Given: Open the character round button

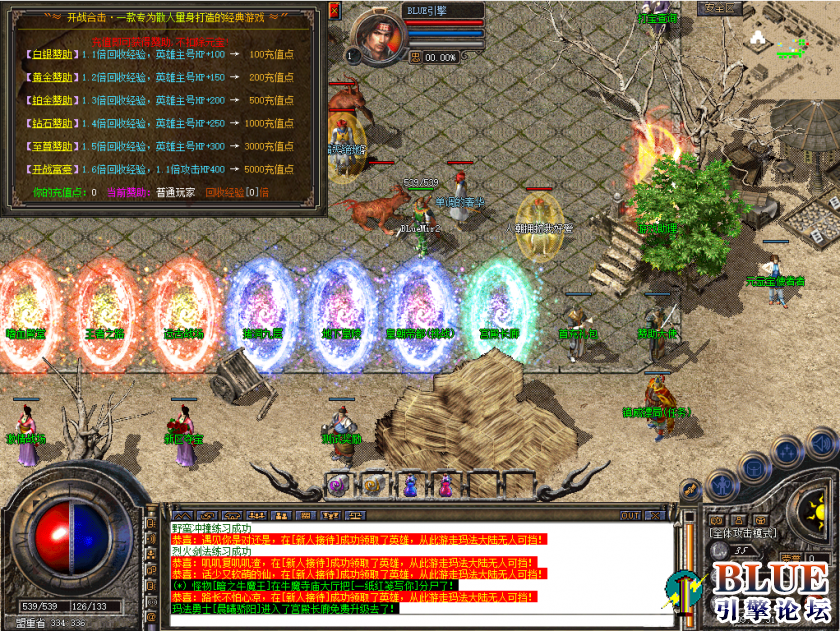Looking at the screenshot, I should pyautogui.click(x=720, y=487).
